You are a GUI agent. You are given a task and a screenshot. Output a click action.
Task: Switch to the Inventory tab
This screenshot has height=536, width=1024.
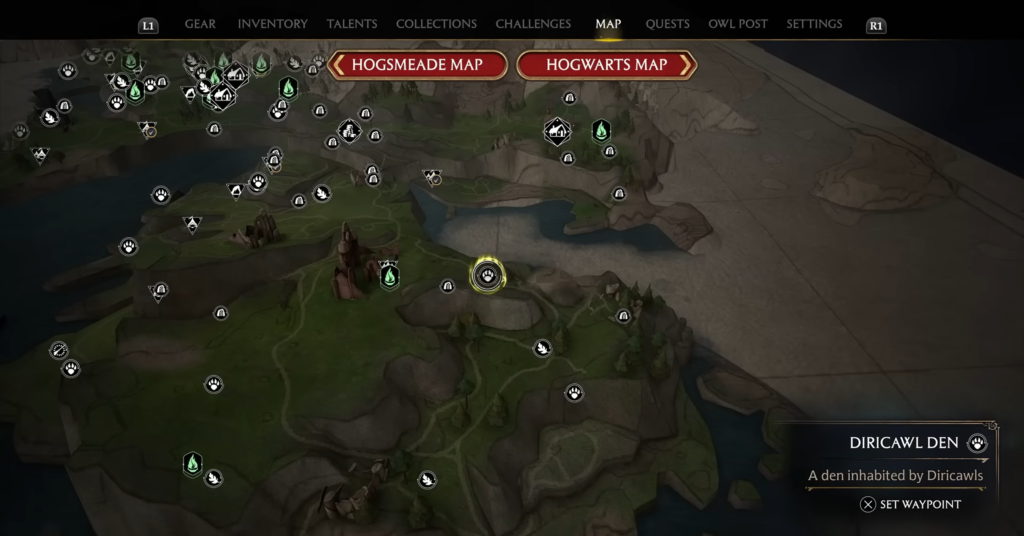click(x=272, y=24)
